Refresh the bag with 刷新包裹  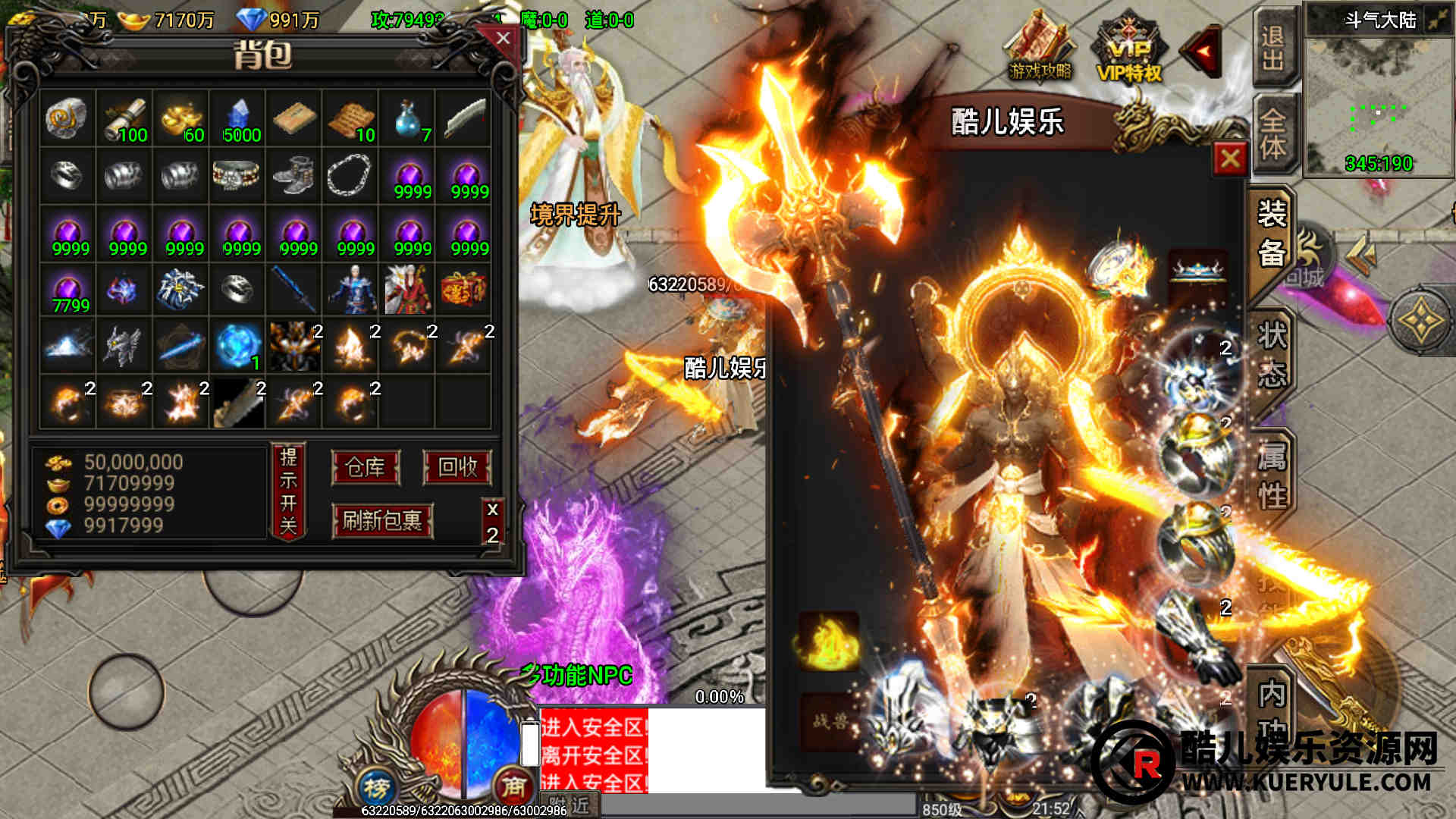point(382,521)
